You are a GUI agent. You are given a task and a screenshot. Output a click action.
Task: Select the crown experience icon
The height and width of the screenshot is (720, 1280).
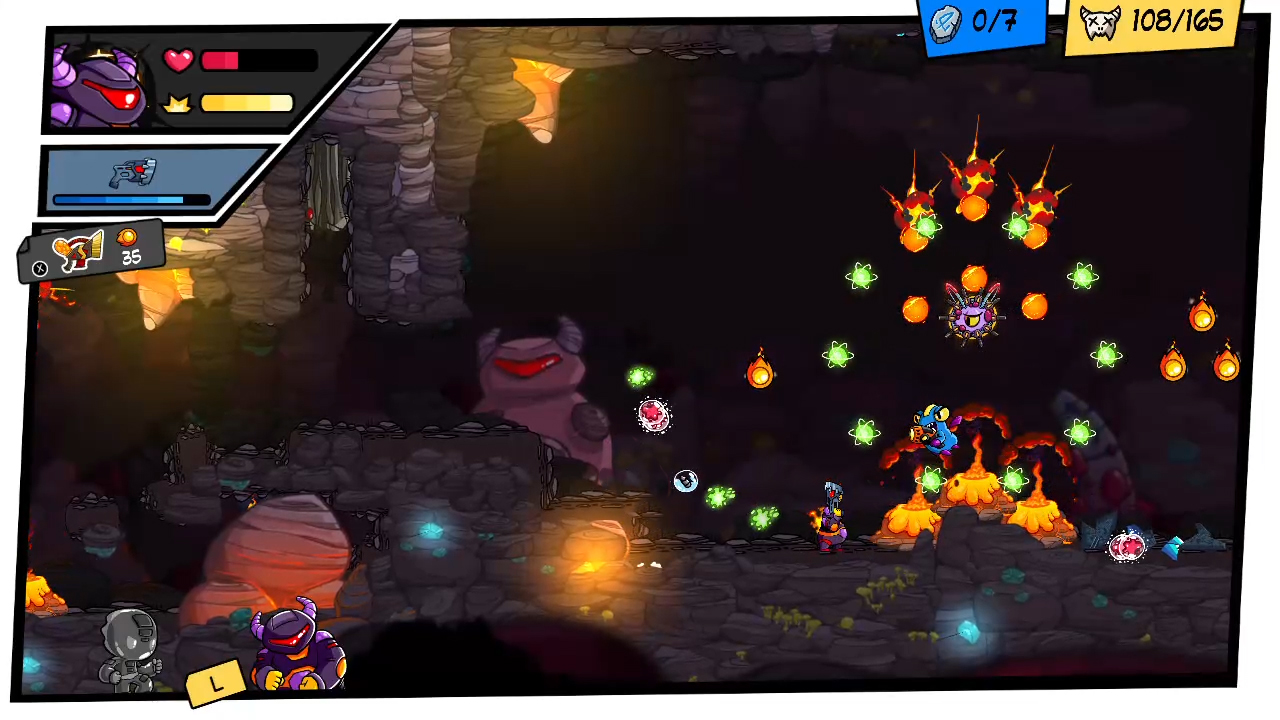[x=176, y=102]
